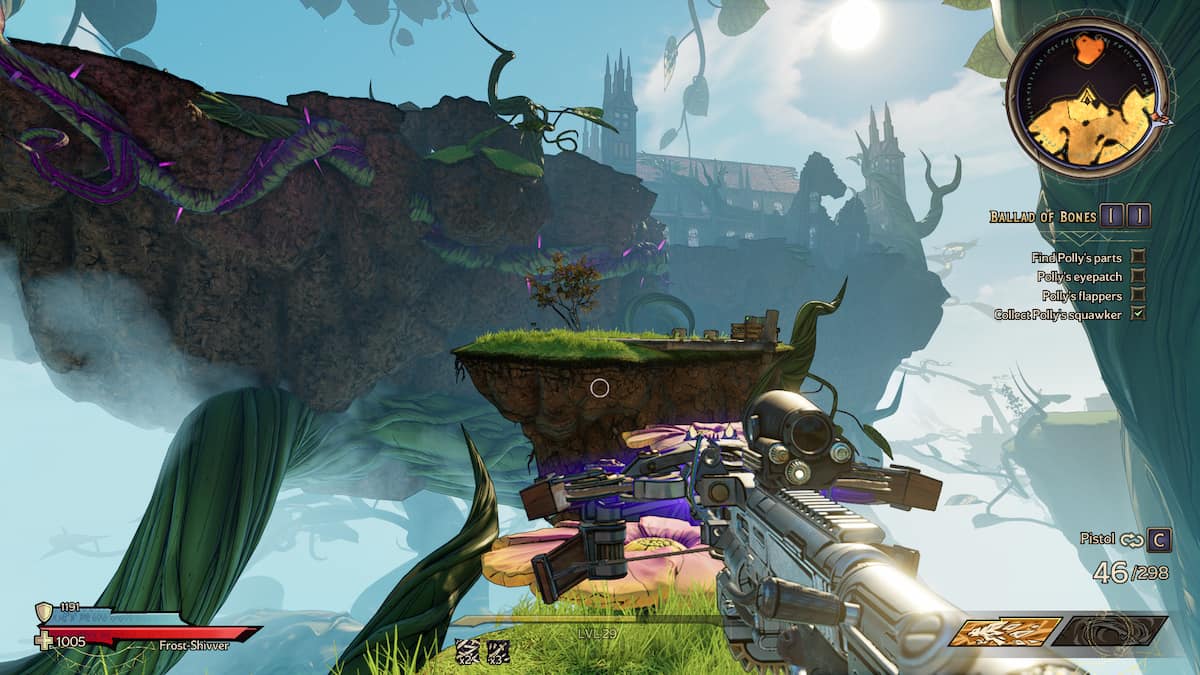
Task: Click the Find Polly's parts objective checkbox
Action: 1138,257
